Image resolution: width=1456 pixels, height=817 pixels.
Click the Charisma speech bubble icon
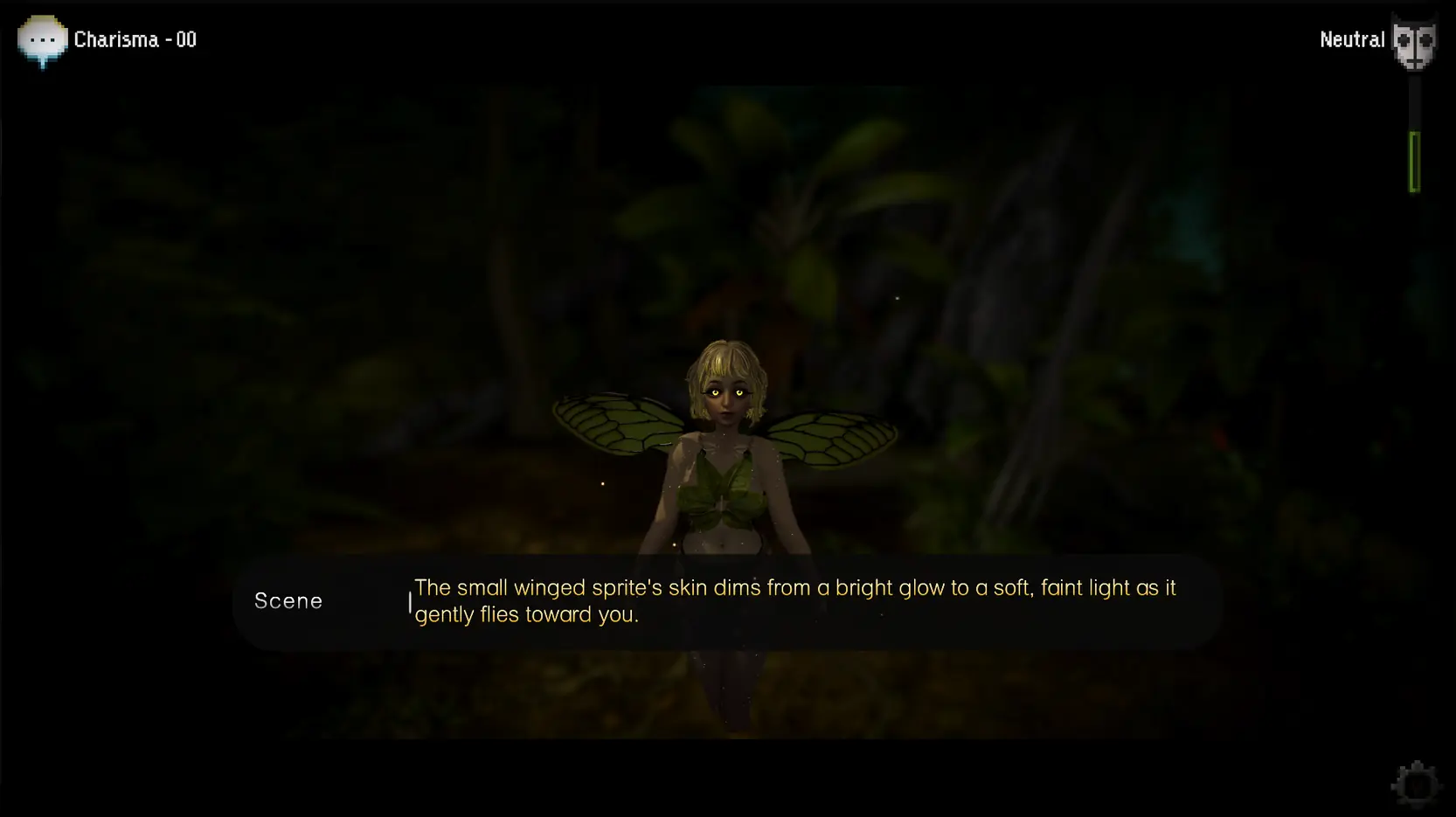42,40
